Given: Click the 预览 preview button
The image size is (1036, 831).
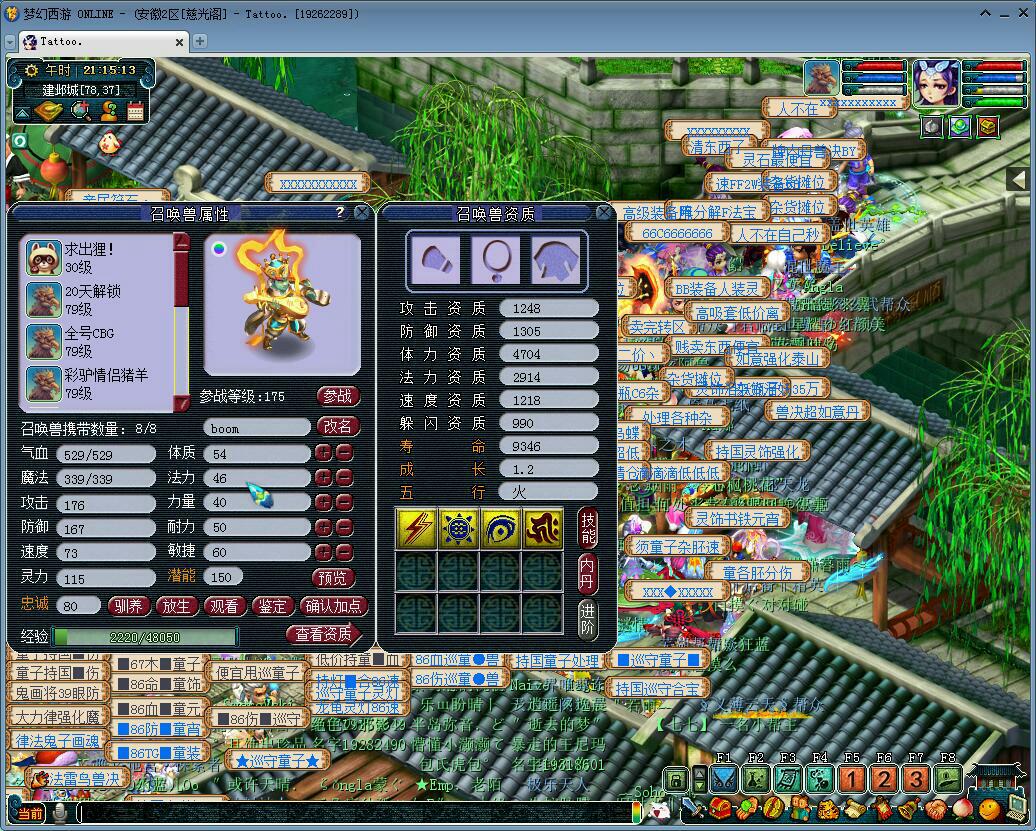Looking at the screenshot, I should (x=333, y=578).
